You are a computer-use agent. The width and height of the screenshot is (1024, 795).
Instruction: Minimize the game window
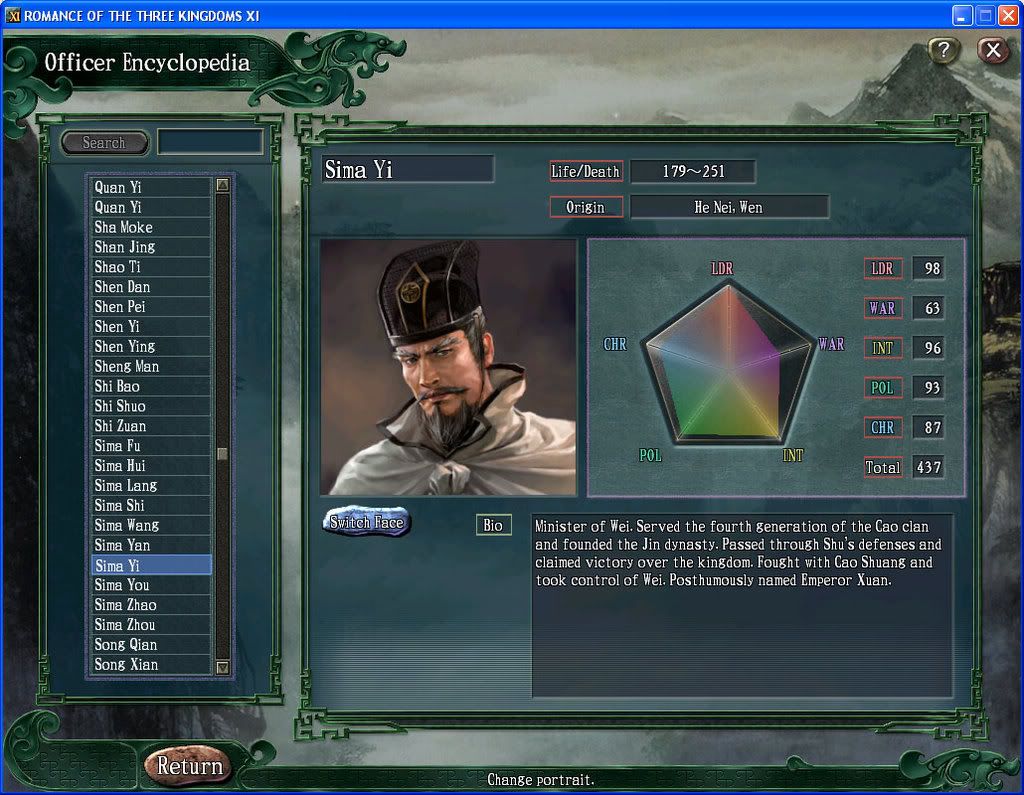(961, 15)
